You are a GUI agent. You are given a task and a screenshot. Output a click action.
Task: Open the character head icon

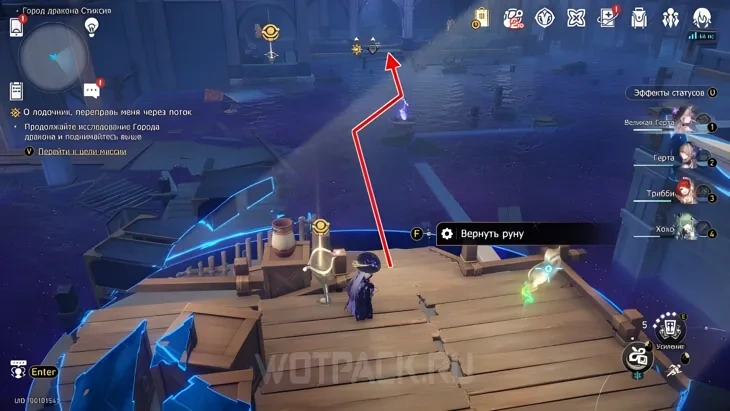pyautogui.click(x=702, y=18)
